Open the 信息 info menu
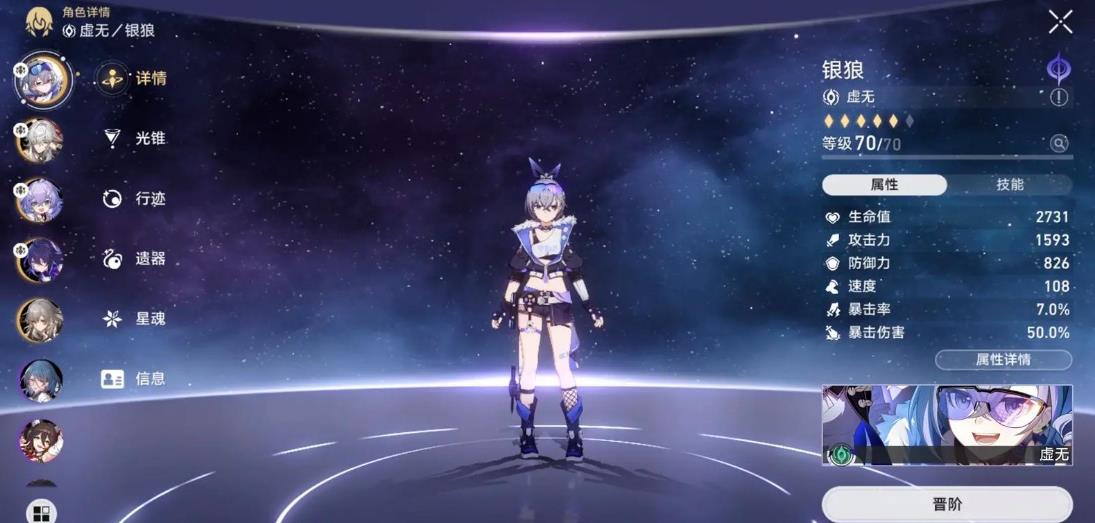This screenshot has height=523, width=1095. [134, 378]
